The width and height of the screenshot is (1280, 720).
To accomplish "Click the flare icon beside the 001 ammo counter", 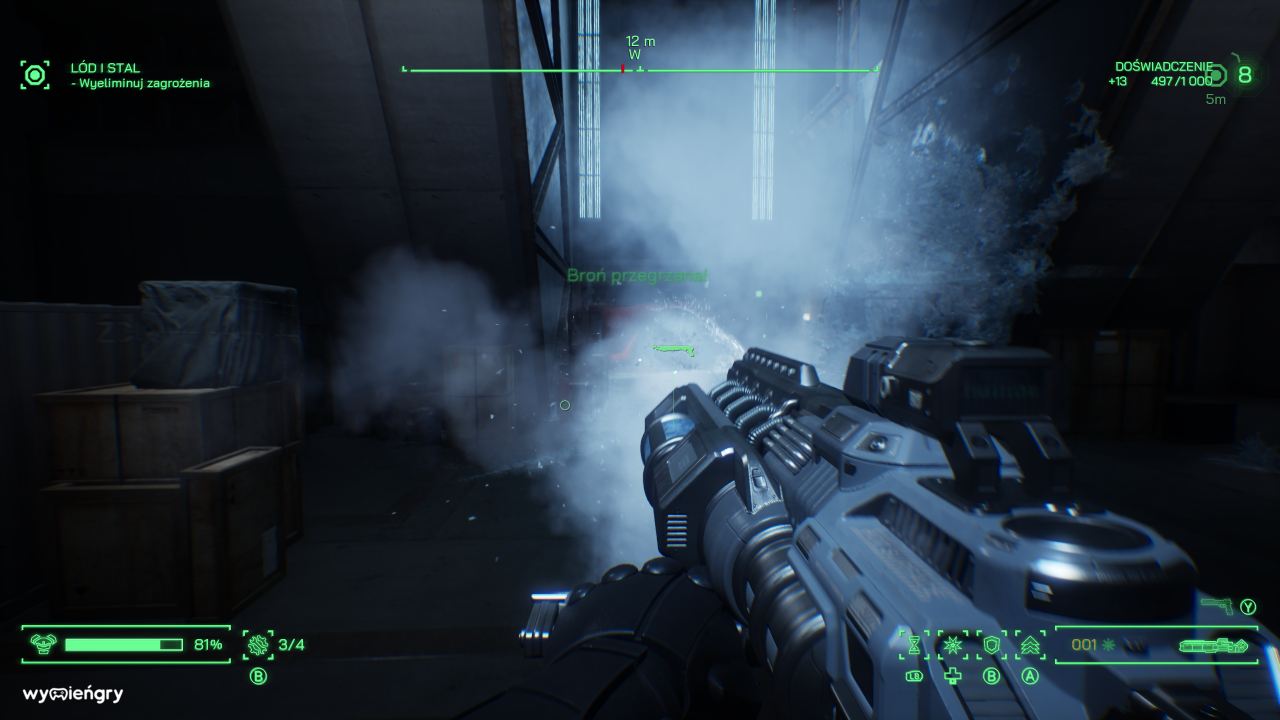I will pos(1108,645).
